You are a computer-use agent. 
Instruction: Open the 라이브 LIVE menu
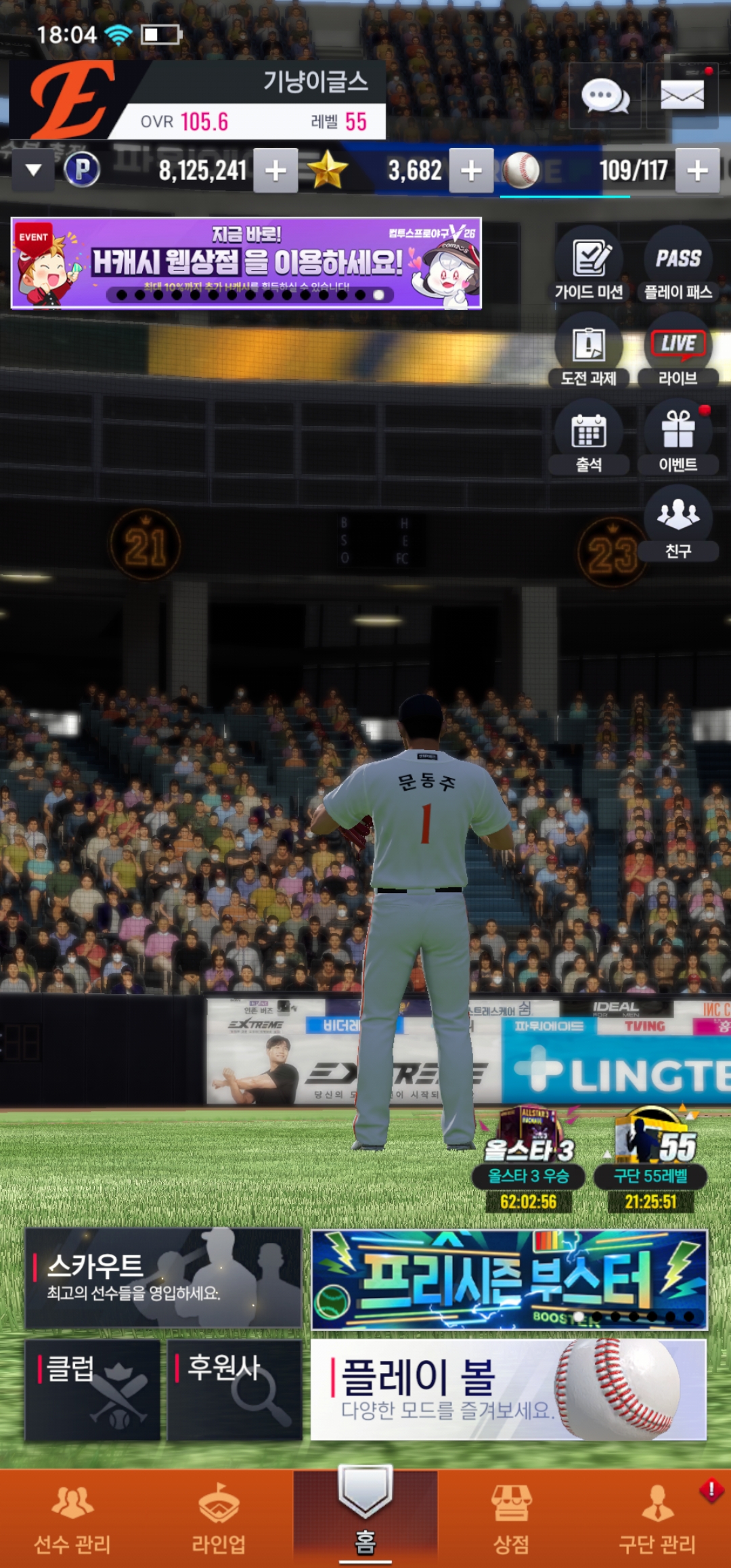tap(678, 351)
